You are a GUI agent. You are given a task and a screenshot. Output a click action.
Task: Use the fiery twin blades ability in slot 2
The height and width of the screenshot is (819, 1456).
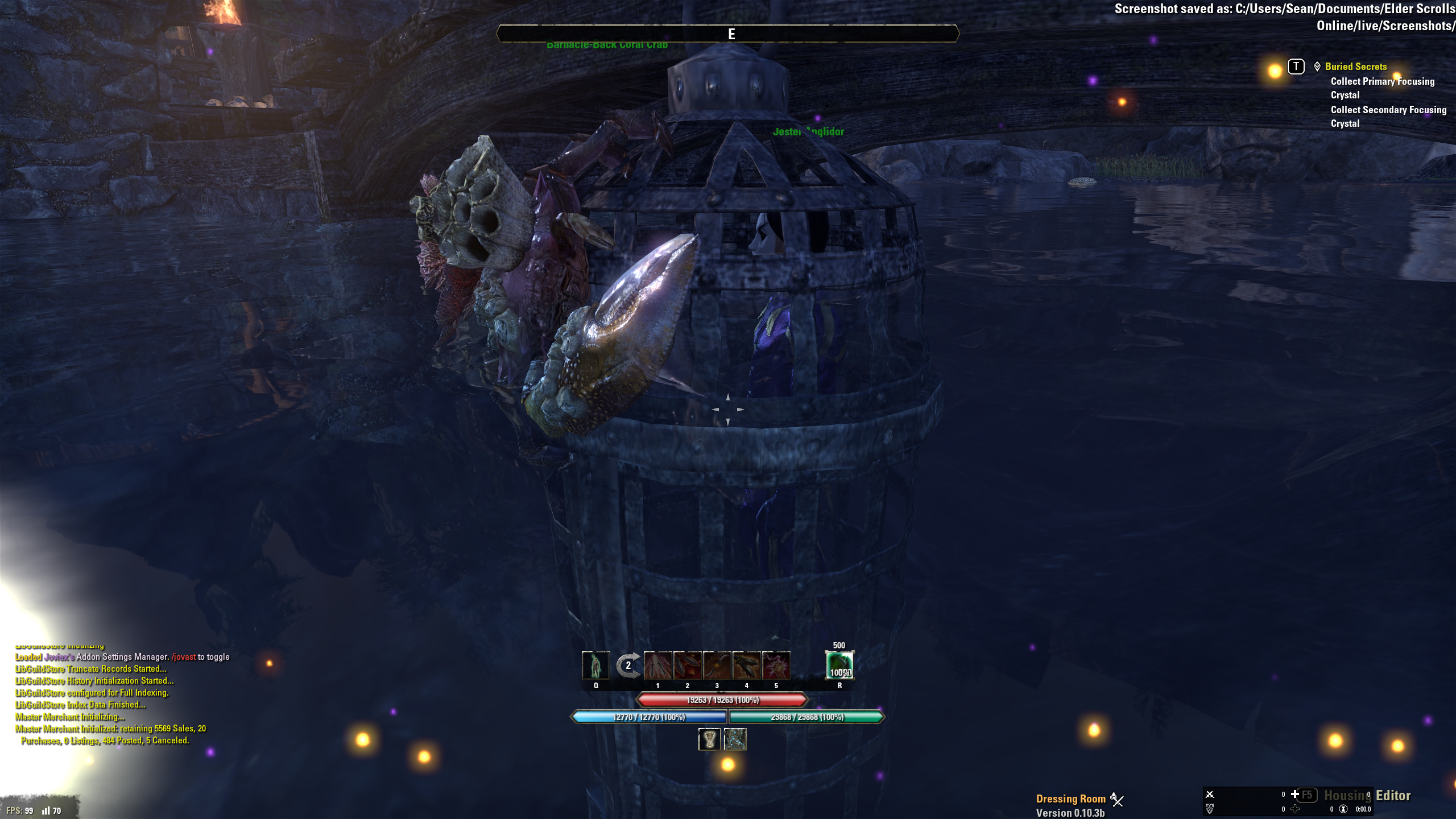[687, 665]
